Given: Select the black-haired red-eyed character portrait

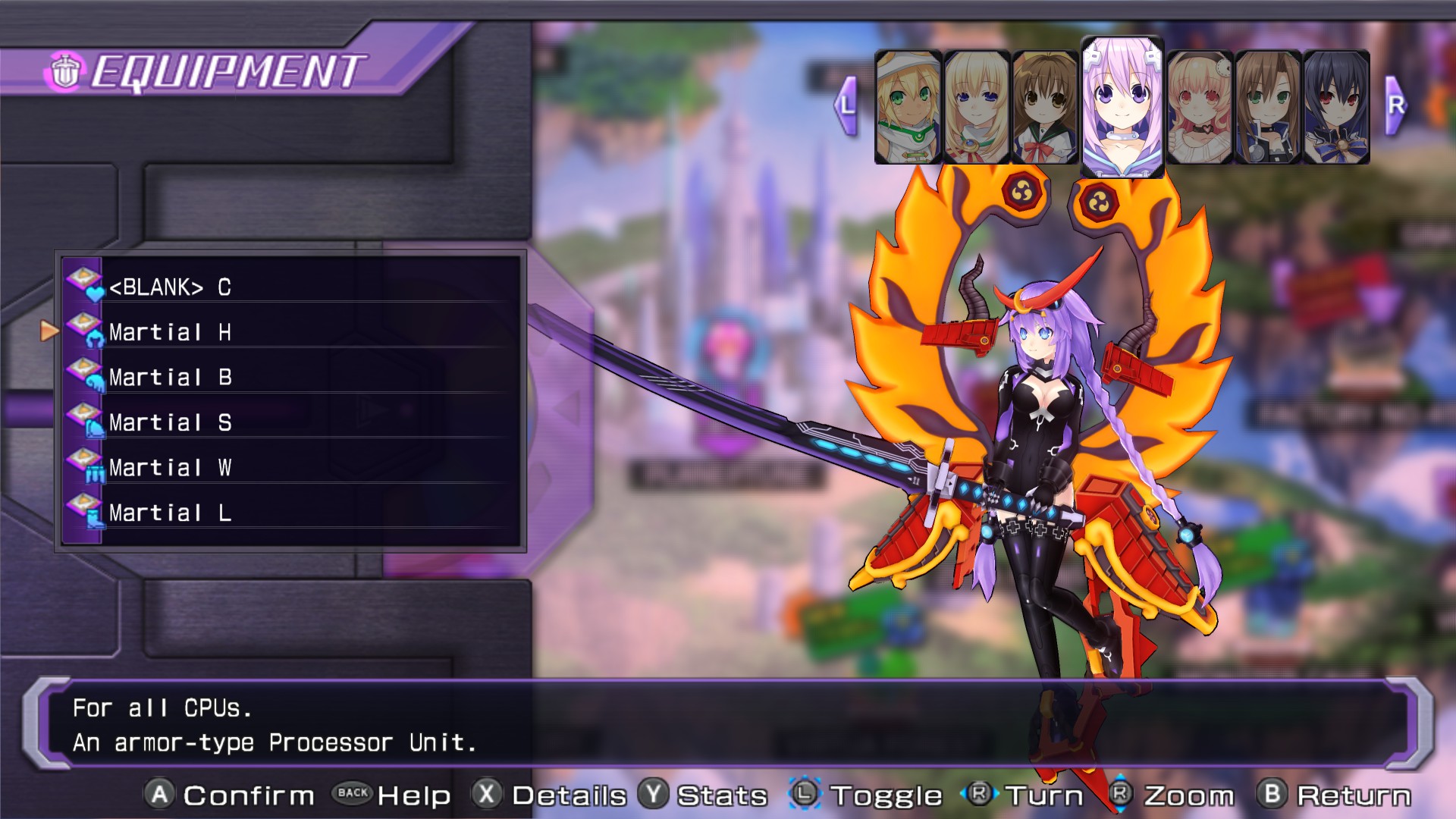Looking at the screenshot, I should tap(1336, 107).
